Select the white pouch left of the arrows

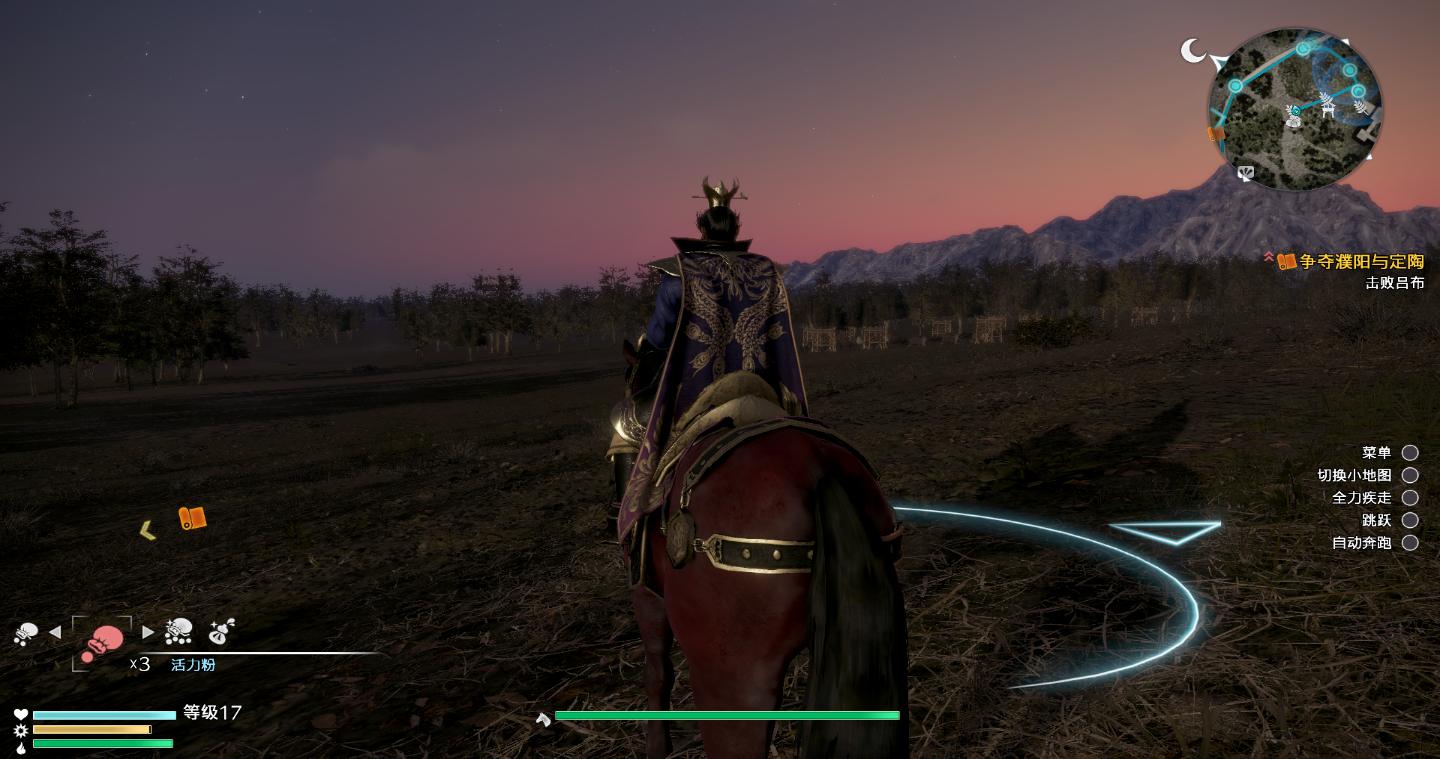tap(25, 632)
